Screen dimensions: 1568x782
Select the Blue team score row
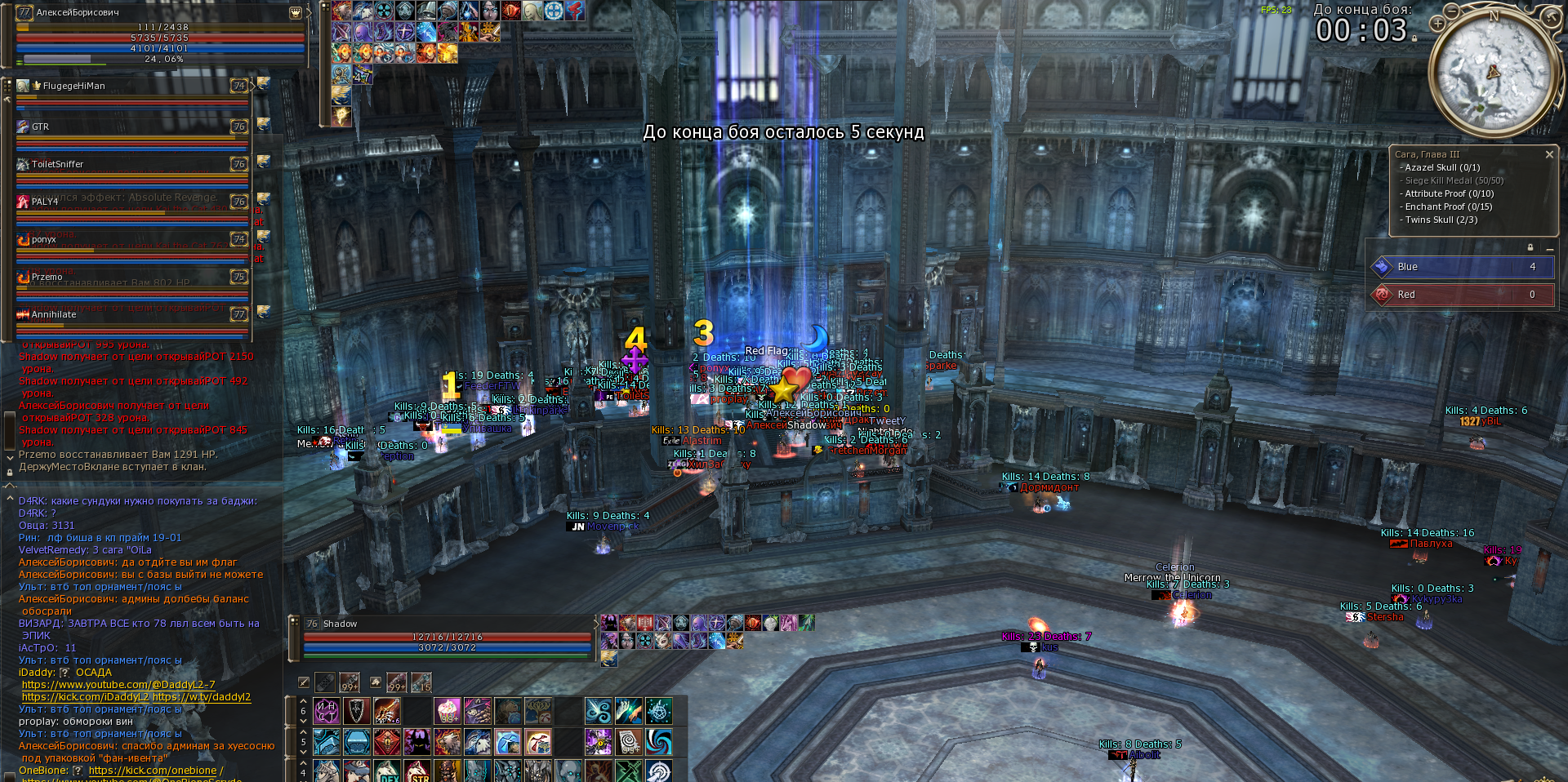1462,267
